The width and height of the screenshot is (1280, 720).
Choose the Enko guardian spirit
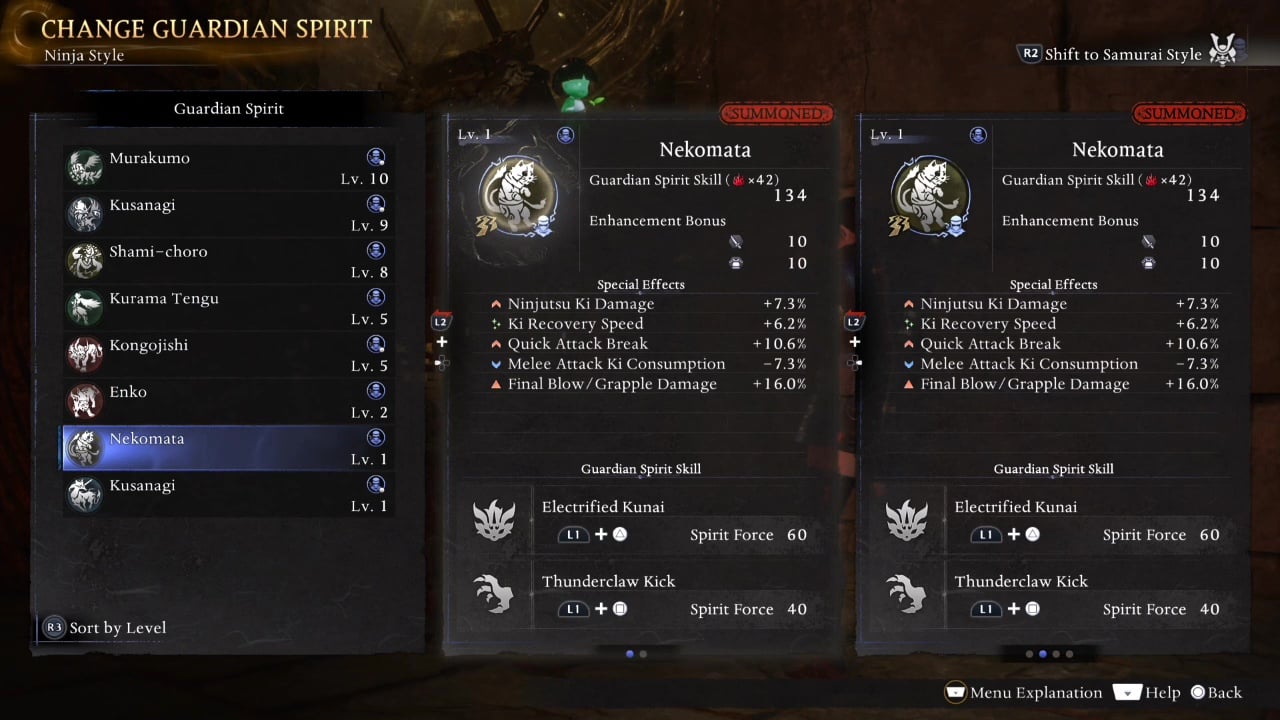[228, 402]
